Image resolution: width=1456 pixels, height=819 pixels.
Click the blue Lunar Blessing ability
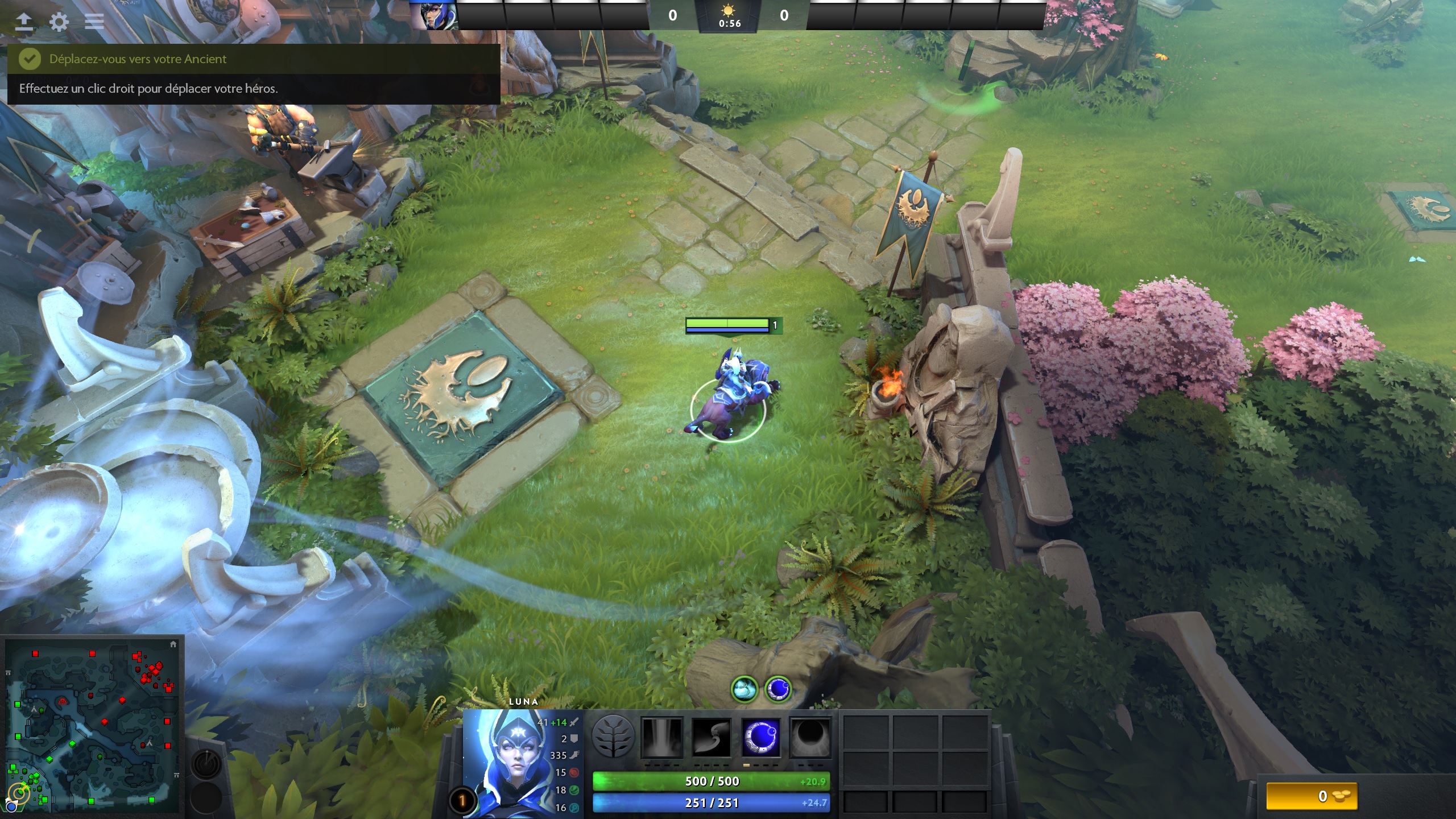coord(761,738)
